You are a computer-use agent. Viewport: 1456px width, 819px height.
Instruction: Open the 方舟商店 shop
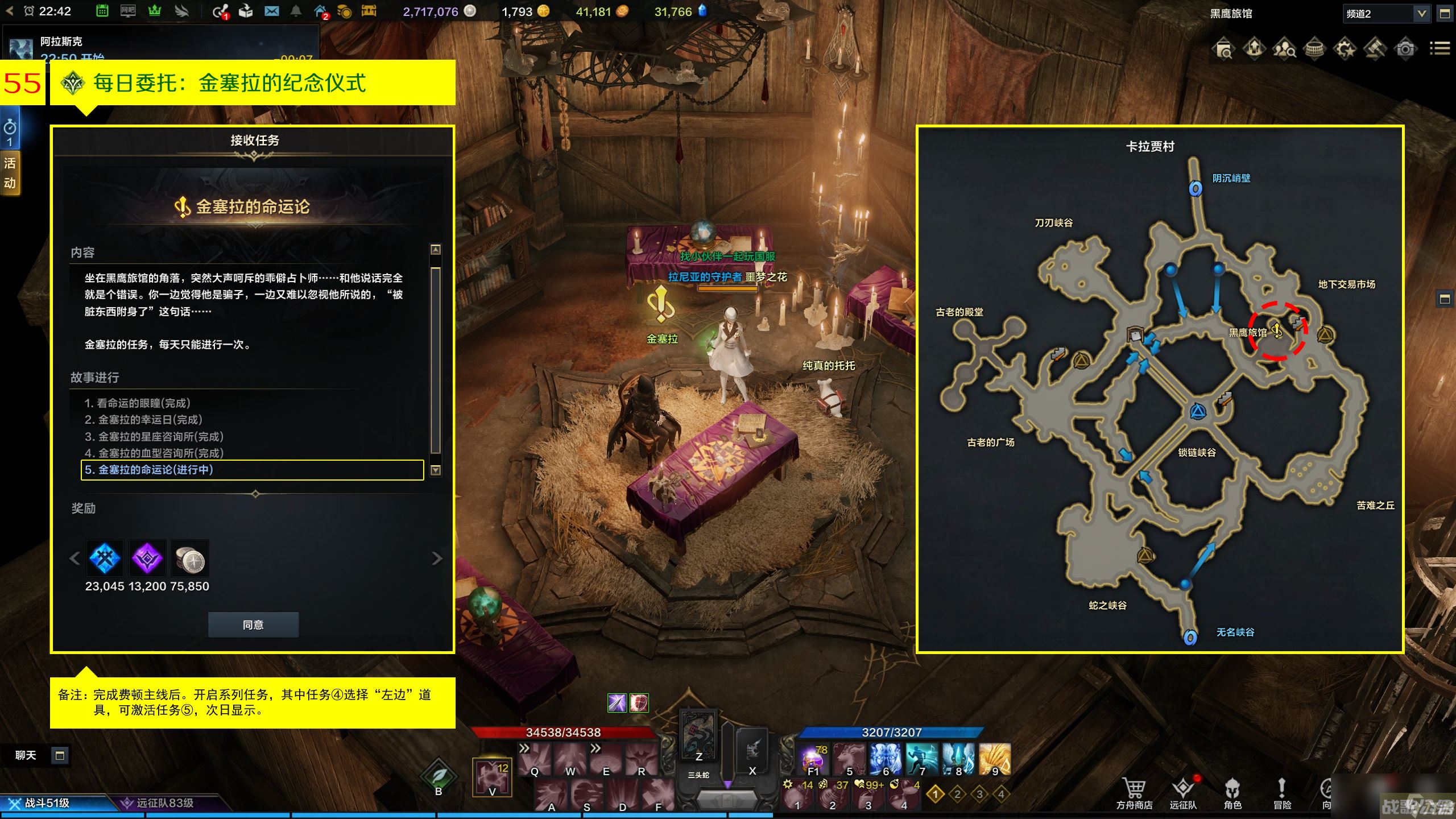point(1134,792)
